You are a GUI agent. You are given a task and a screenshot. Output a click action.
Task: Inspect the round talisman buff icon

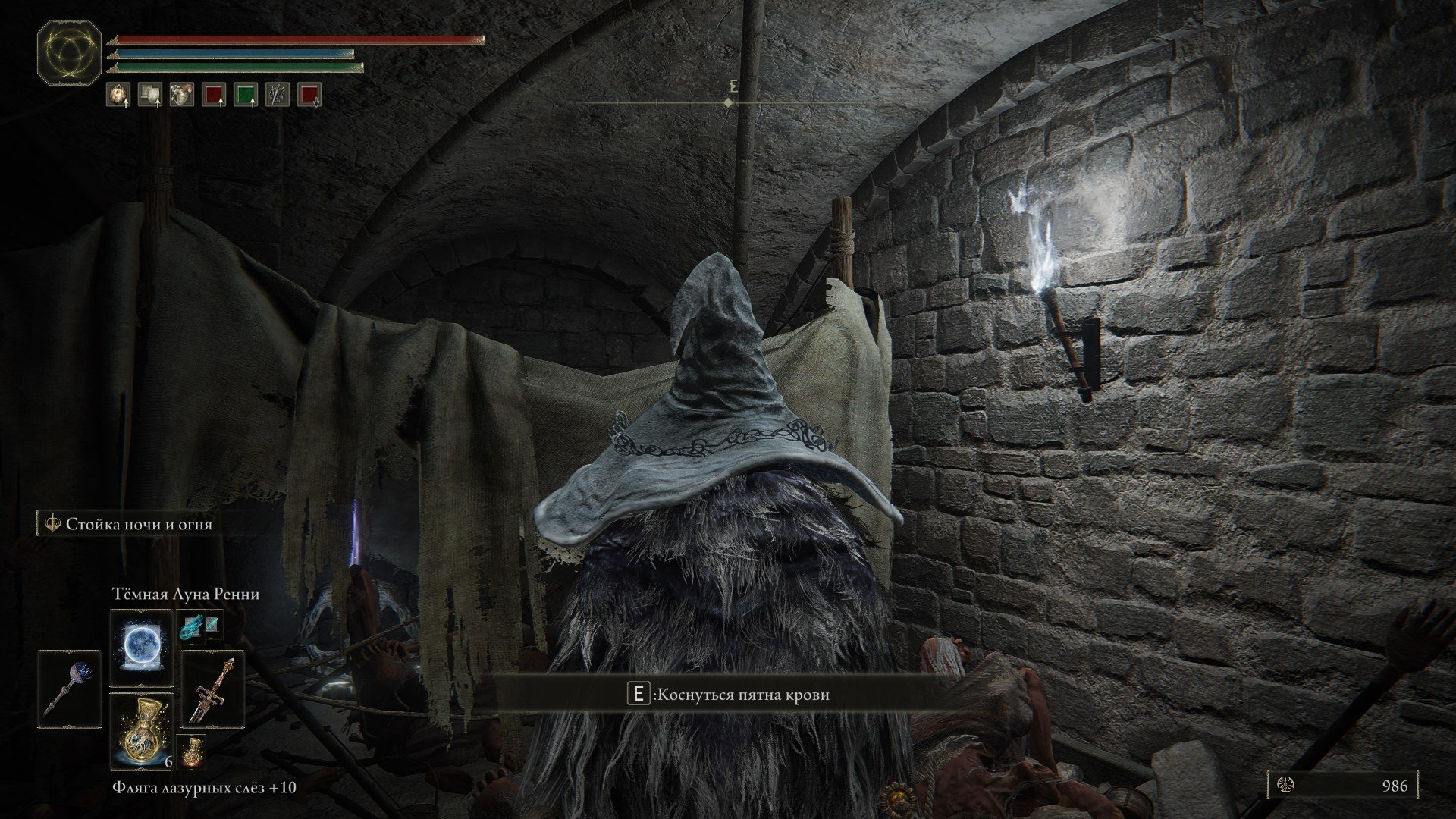(x=118, y=95)
